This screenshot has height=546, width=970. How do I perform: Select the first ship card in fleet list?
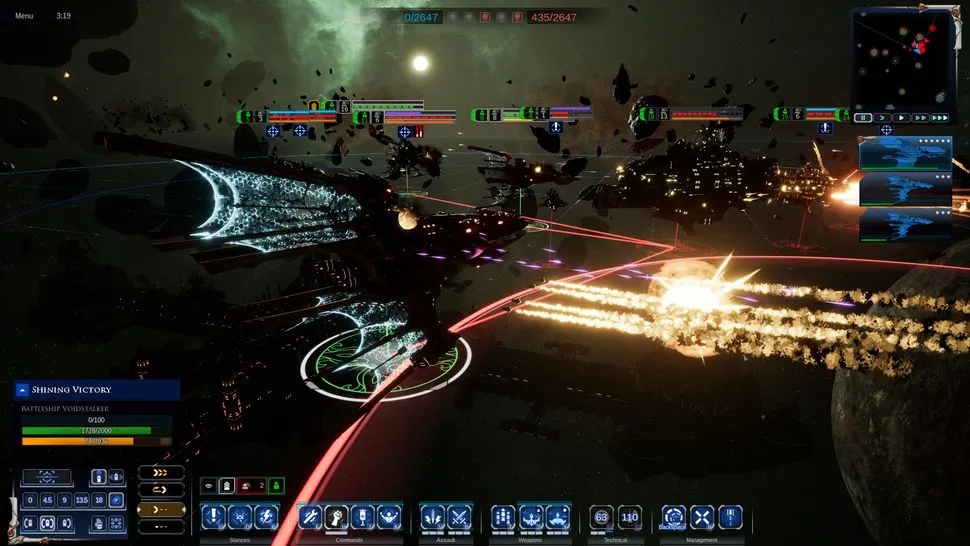coord(905,154)
